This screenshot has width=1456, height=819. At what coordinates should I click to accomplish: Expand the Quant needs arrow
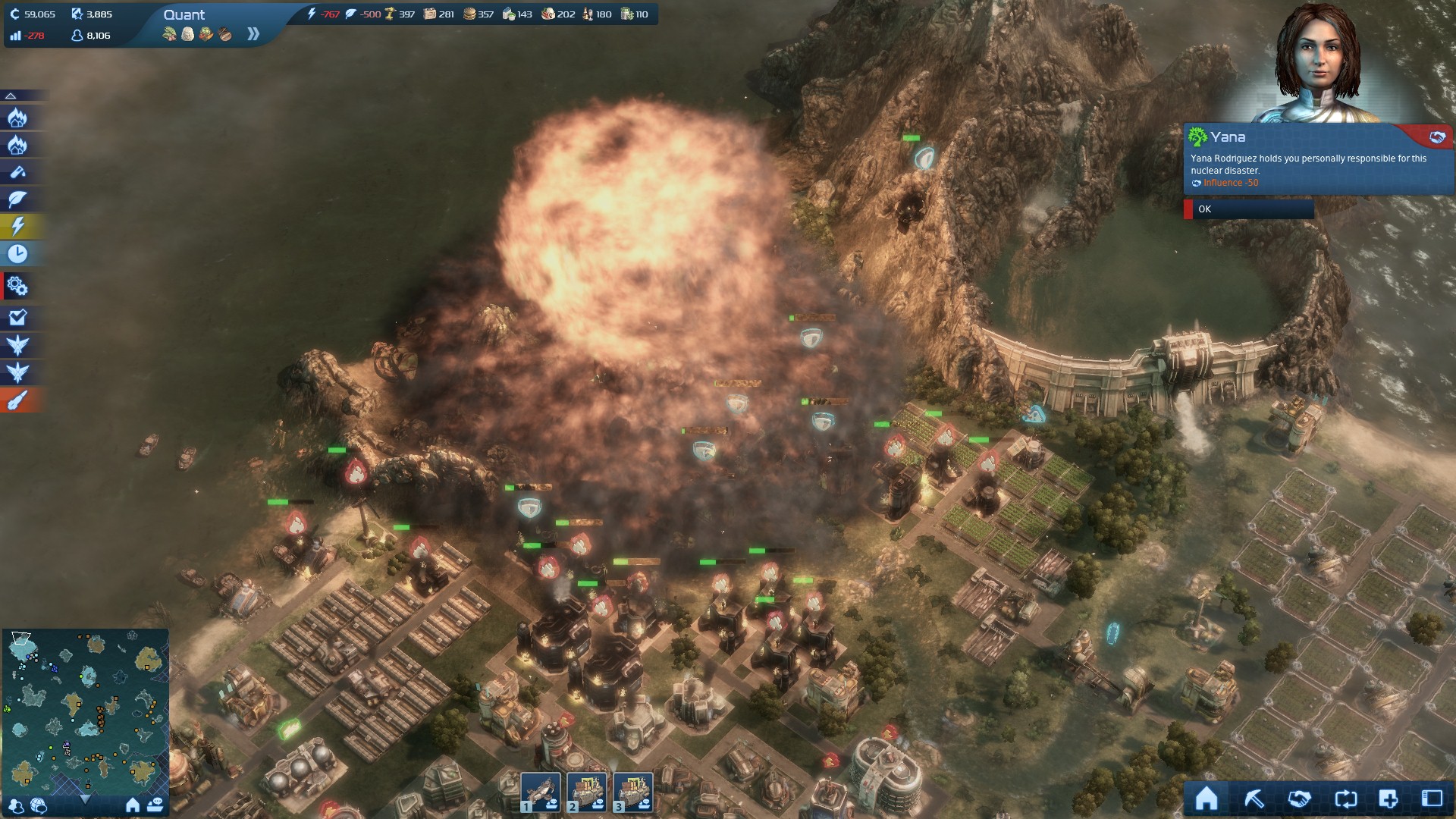pyautogui.click(x=253, y=34)
